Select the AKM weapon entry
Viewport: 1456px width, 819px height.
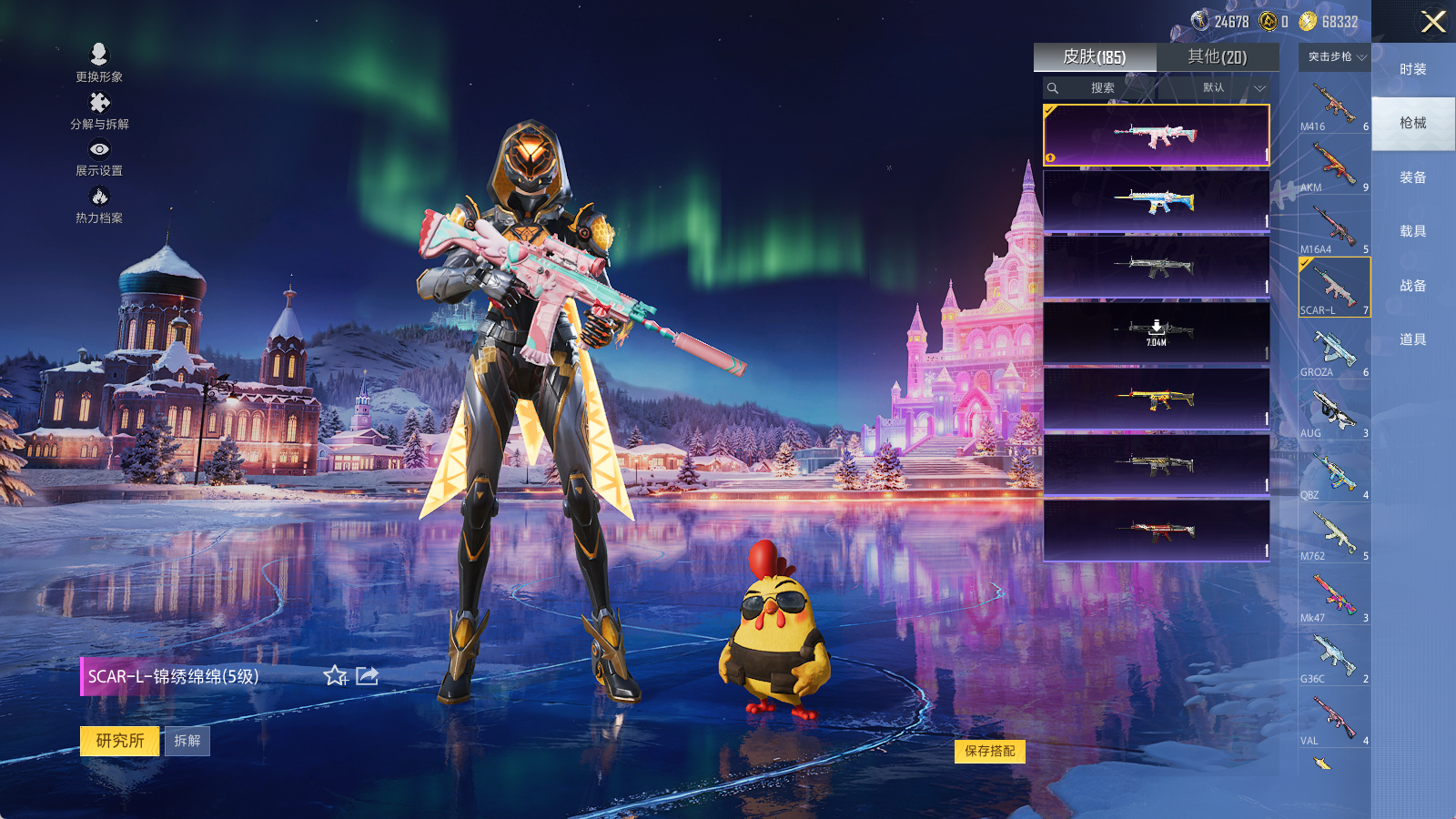point(1334,166)
